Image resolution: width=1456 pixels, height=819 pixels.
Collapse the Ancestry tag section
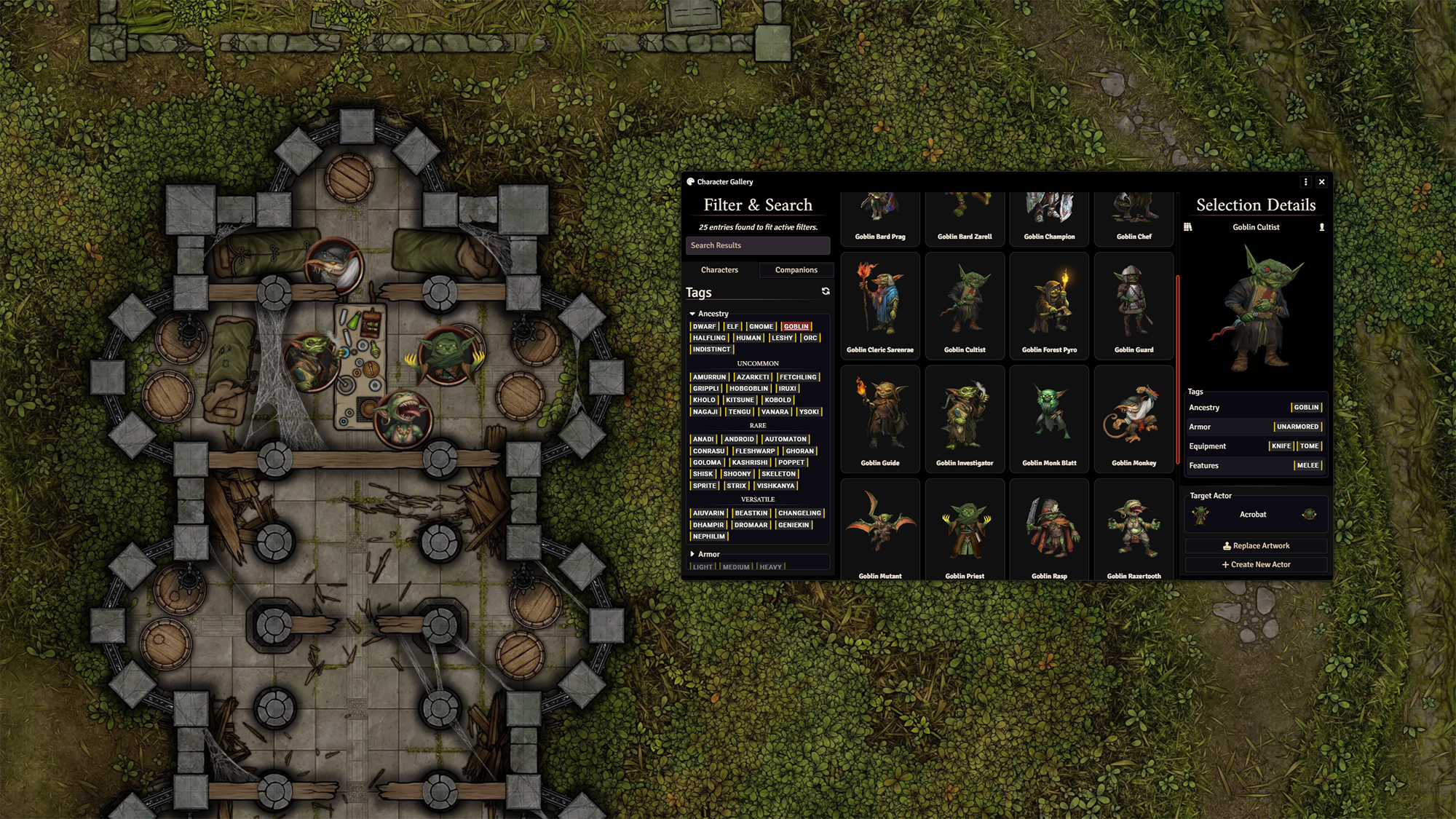tap(692, 313)
